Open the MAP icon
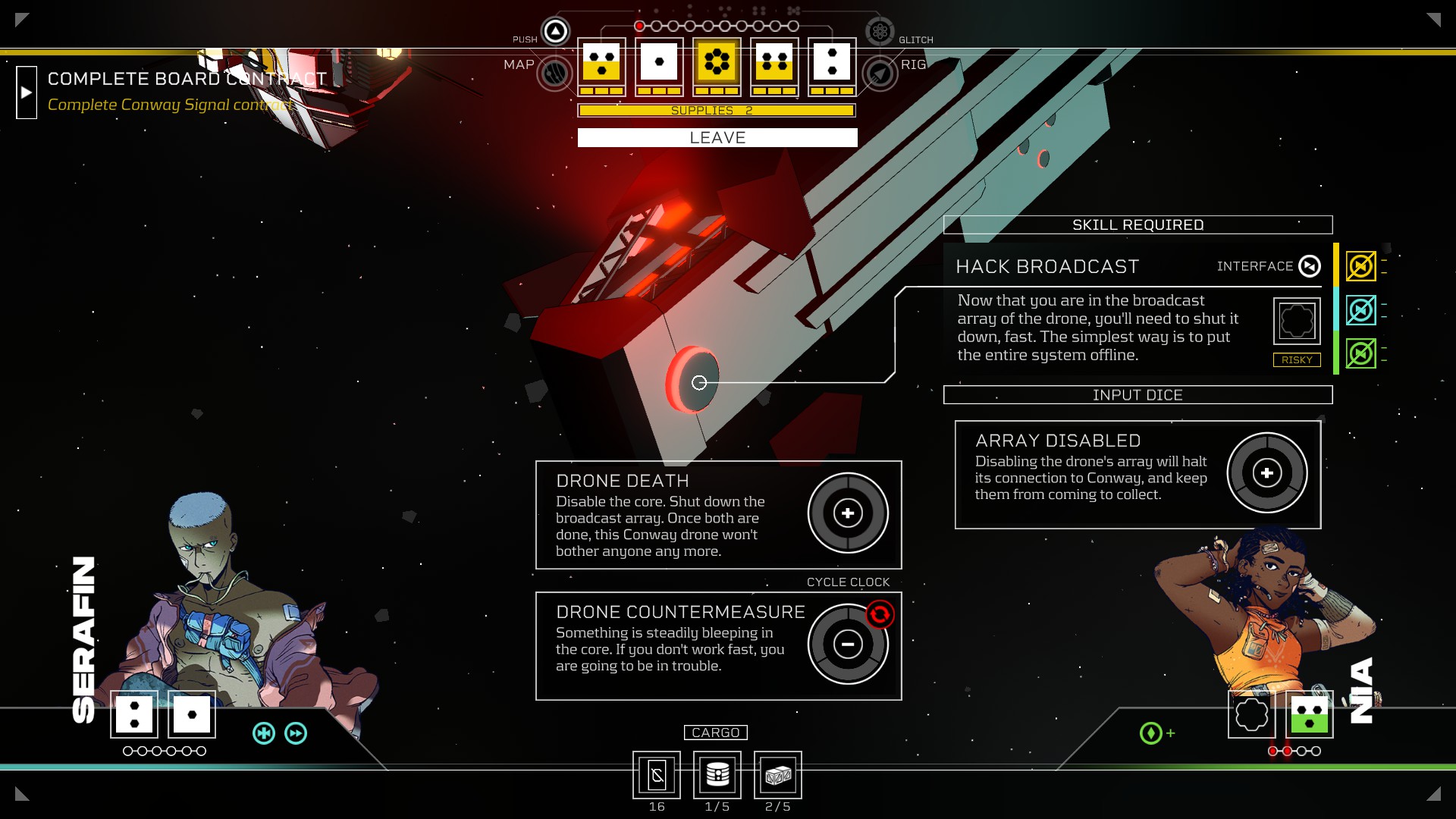 pyautogui.click(x=554, y=74)
